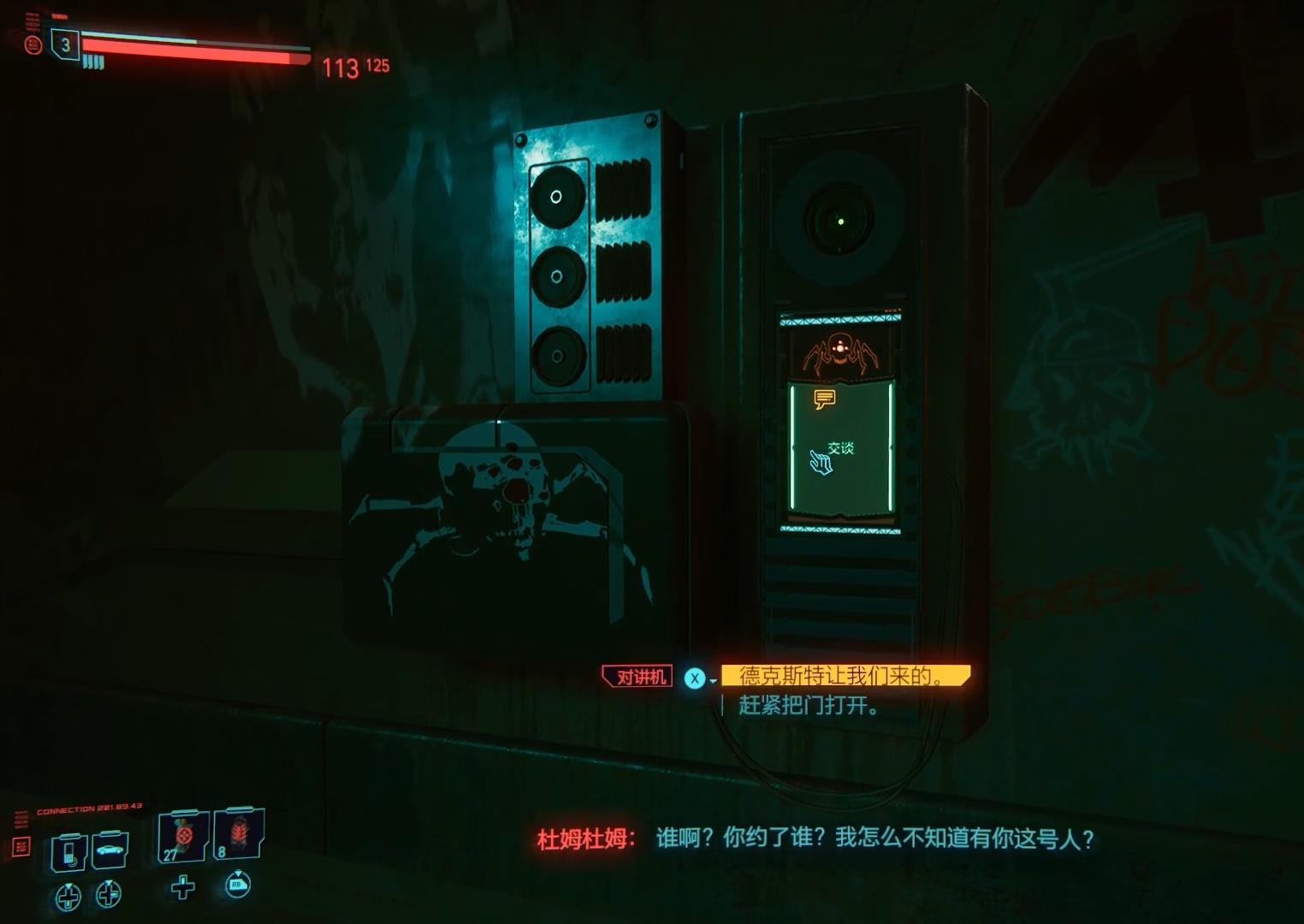
Task: Expand the X dialogue option arrow
Action: pos(713,680)
